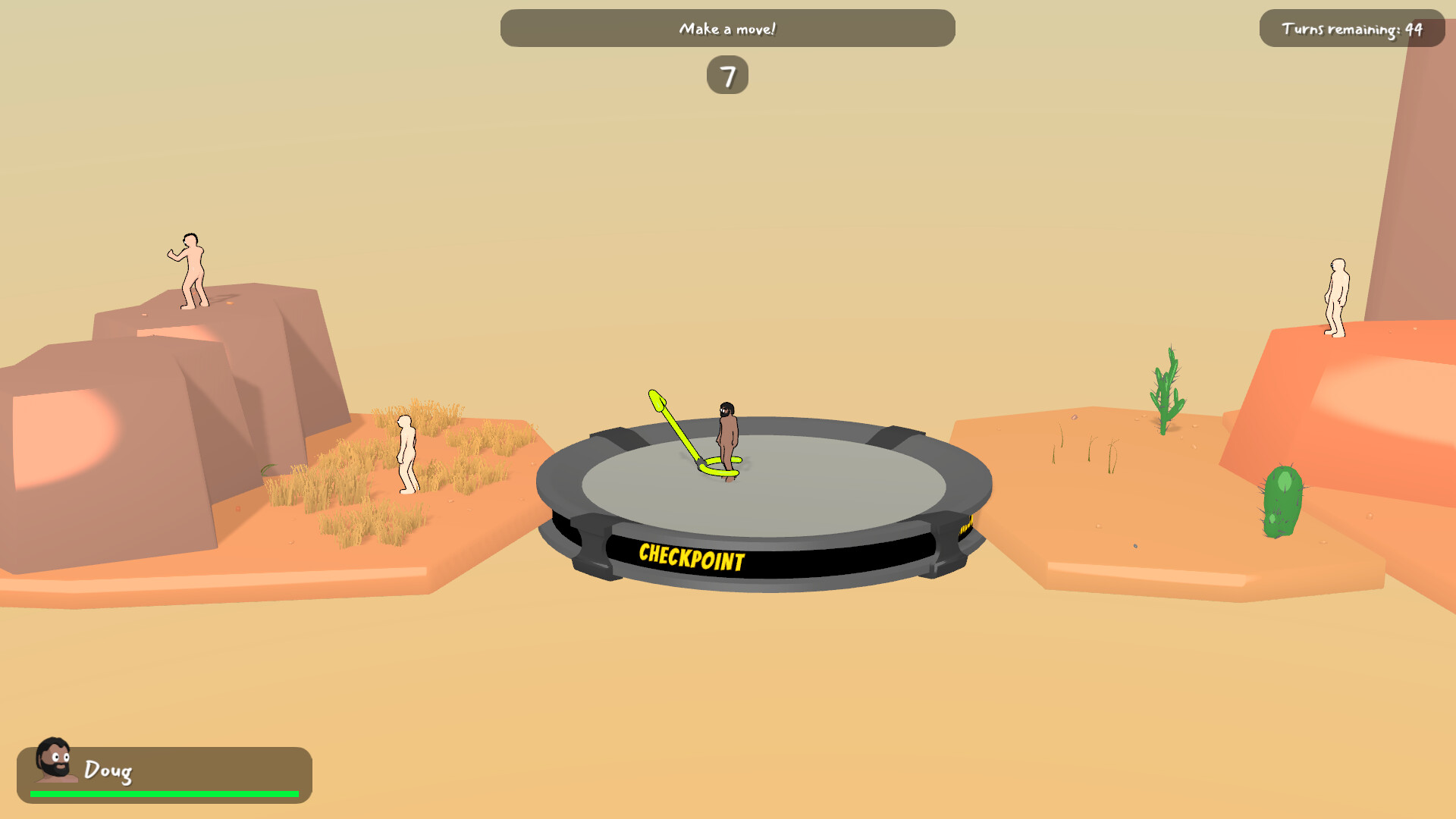Image resolution: width=1456 pixels, height=819 pixels.
Task: Select the character standing in the dry grass
Action: click(x=406, y=451)
